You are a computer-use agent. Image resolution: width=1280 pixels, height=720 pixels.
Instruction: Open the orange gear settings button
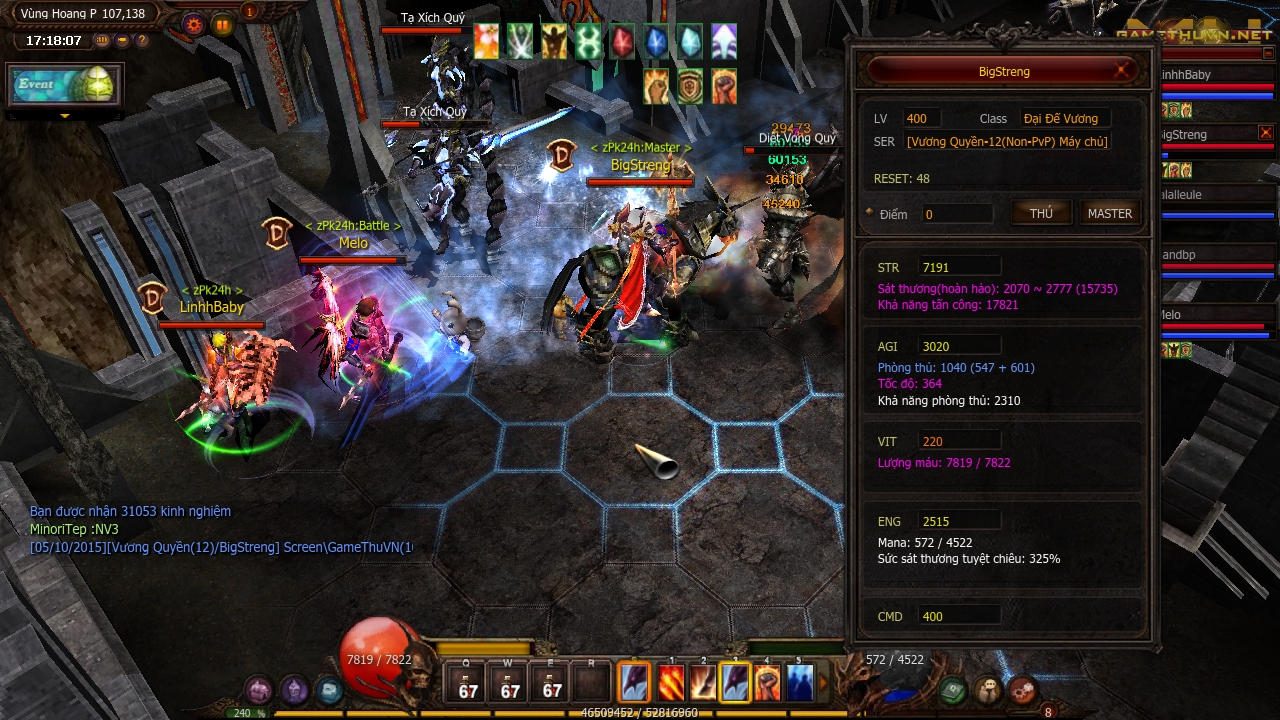[x=194, y=24]
